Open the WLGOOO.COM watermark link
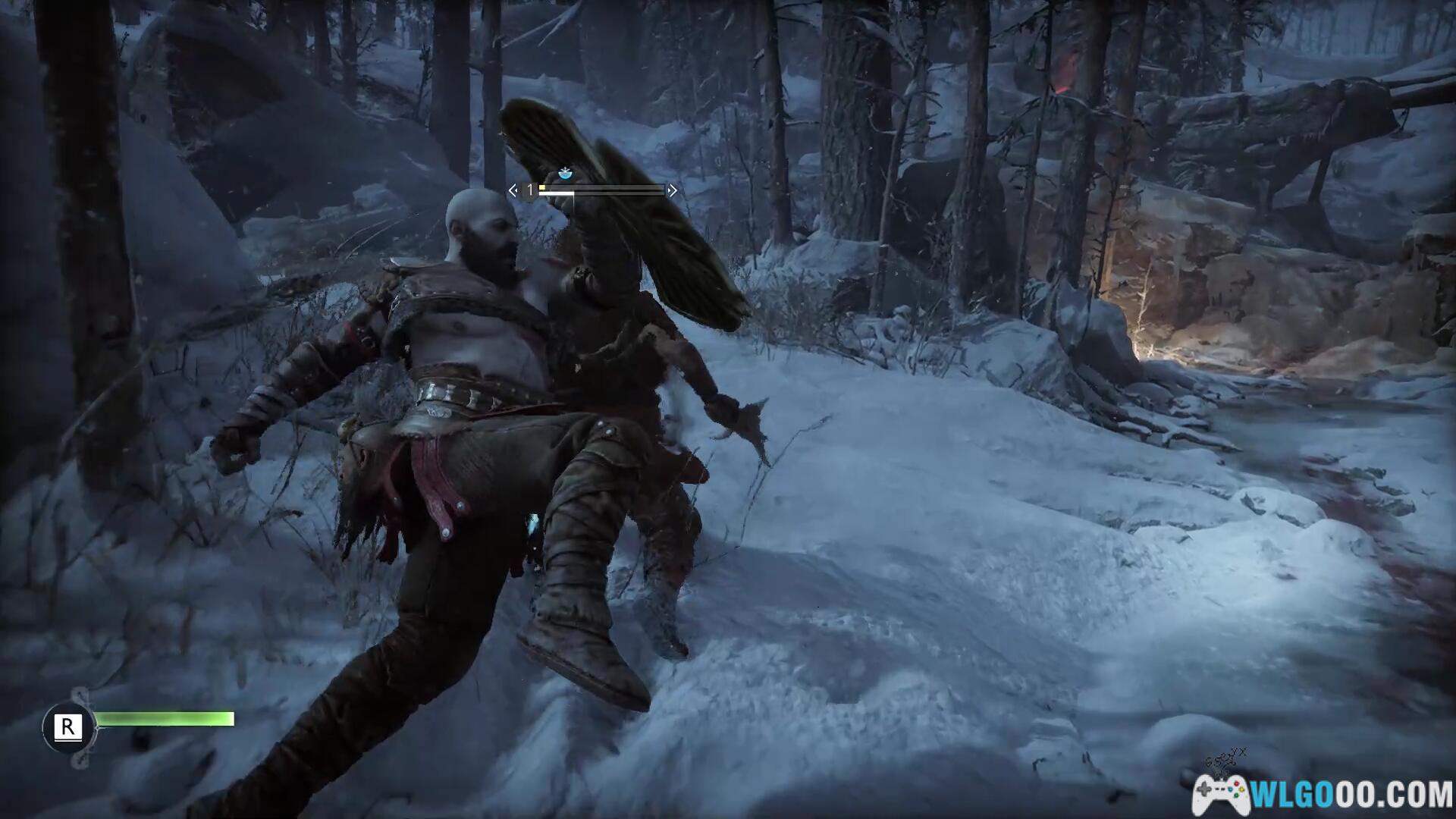Image resolution: width=1456 pixels, height=819 pixels. 1323,794
